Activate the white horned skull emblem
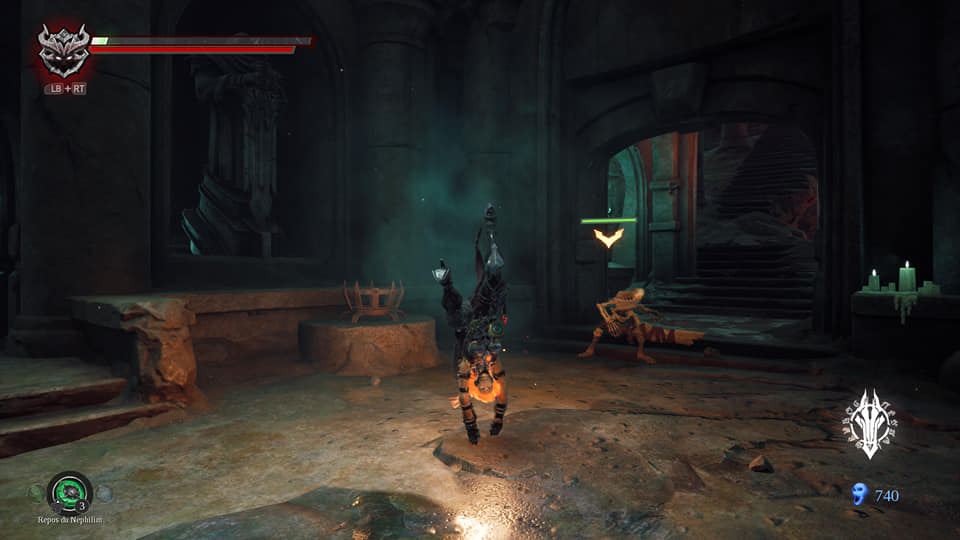Screen dimensions: 960x540 [868, 423]
